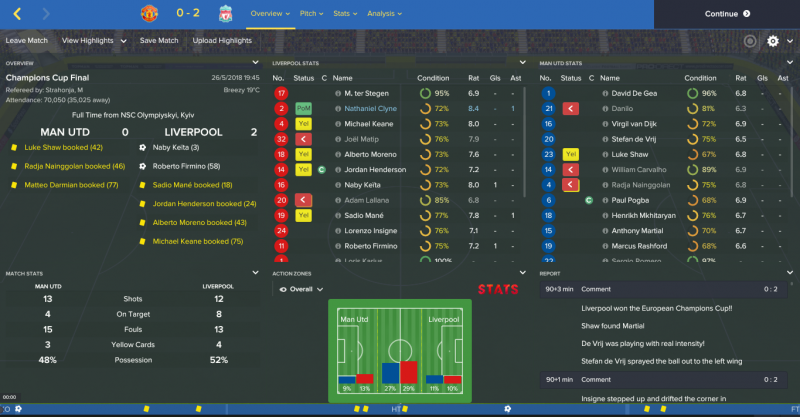Continue to the next screen
This screenshot has width=800, height=417.
pyautogui.click(x=727, y=14)
